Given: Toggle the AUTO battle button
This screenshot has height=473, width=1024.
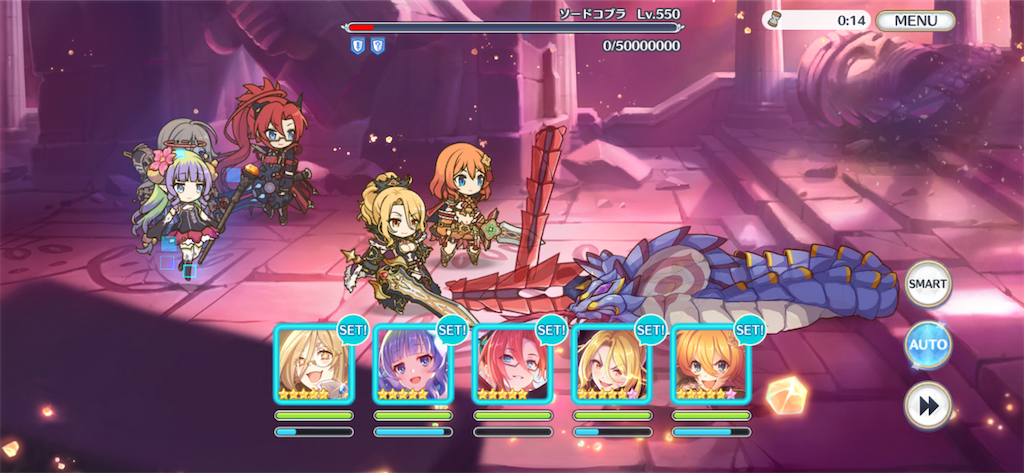Looking at the screenshot, I should tap(927, 346).
